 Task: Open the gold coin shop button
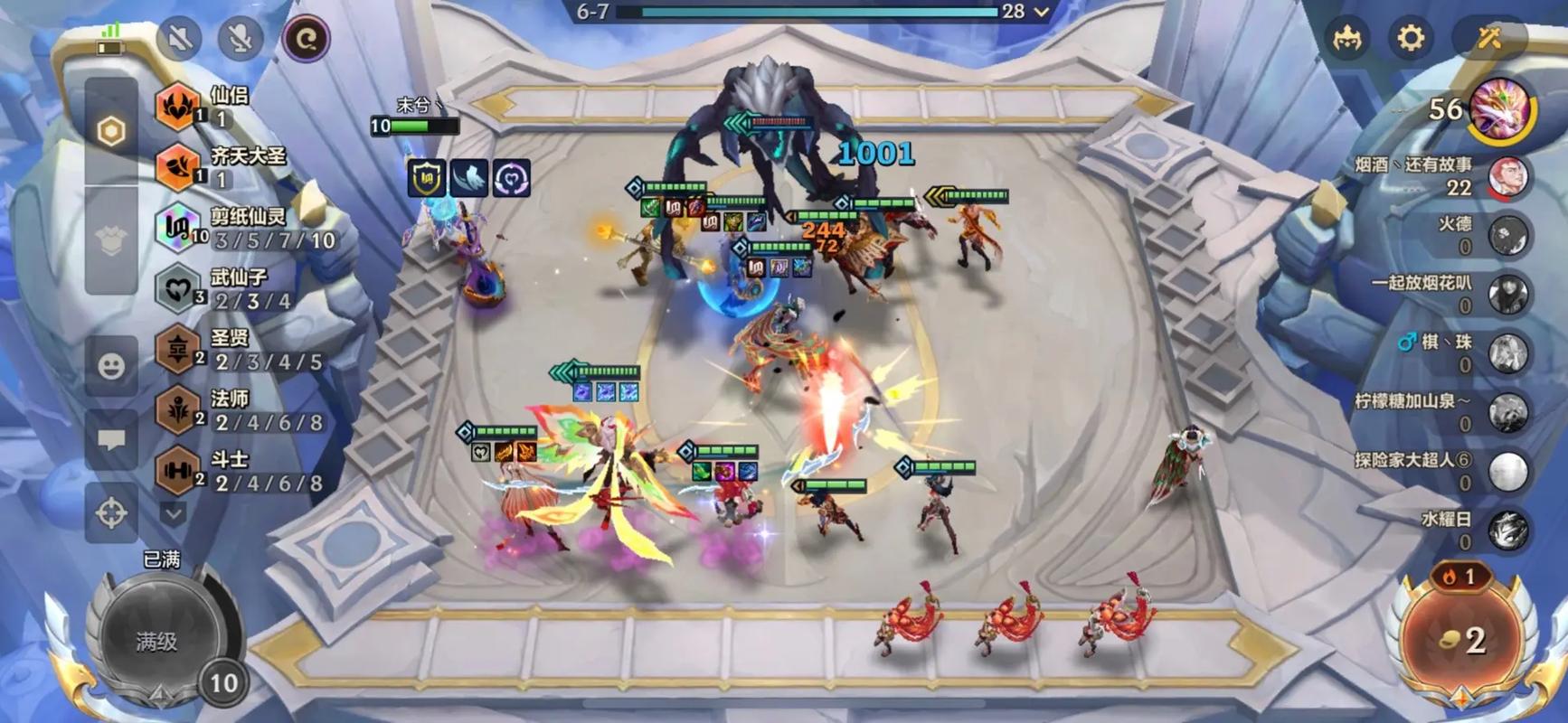pyautogui.click(x=1462, y=640)
